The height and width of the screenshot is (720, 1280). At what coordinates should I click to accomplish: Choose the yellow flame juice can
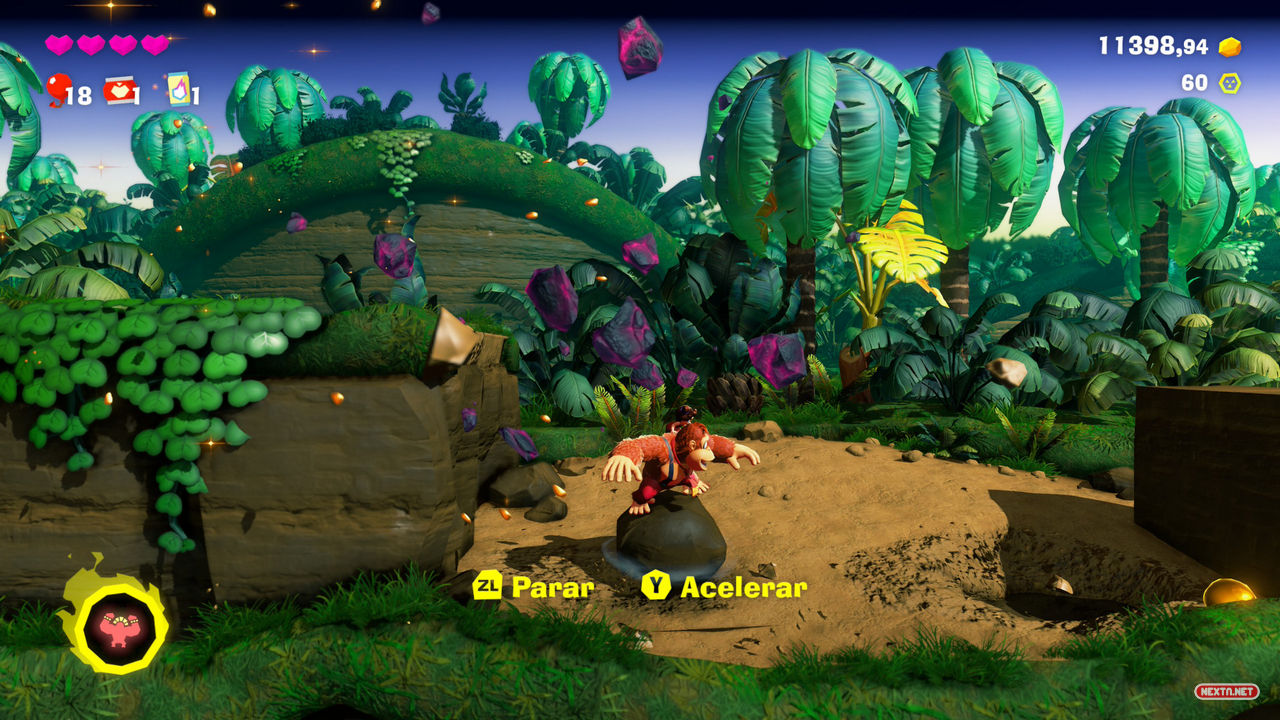178,89
